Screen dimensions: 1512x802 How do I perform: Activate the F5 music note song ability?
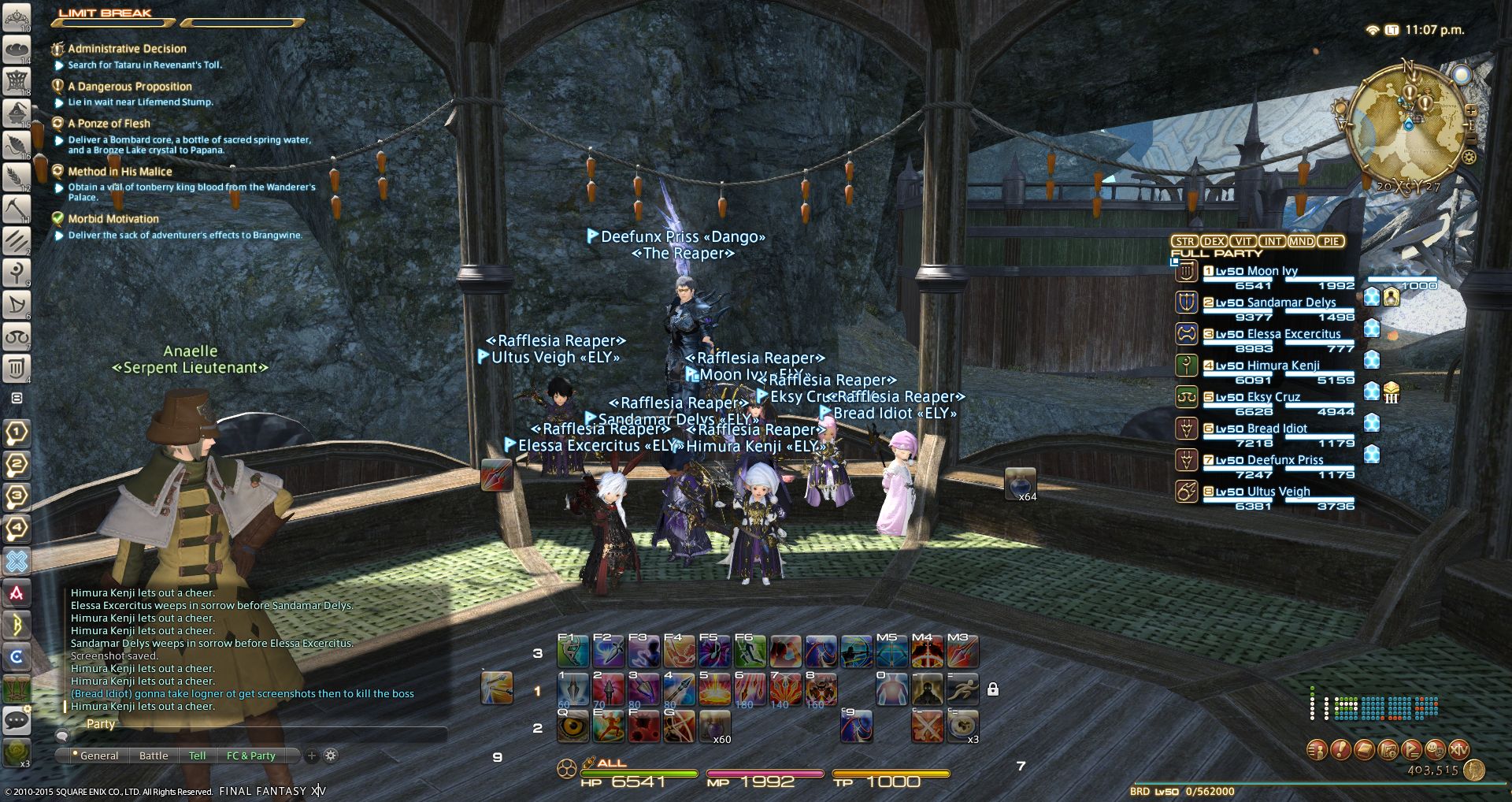[x=714, y=652]
